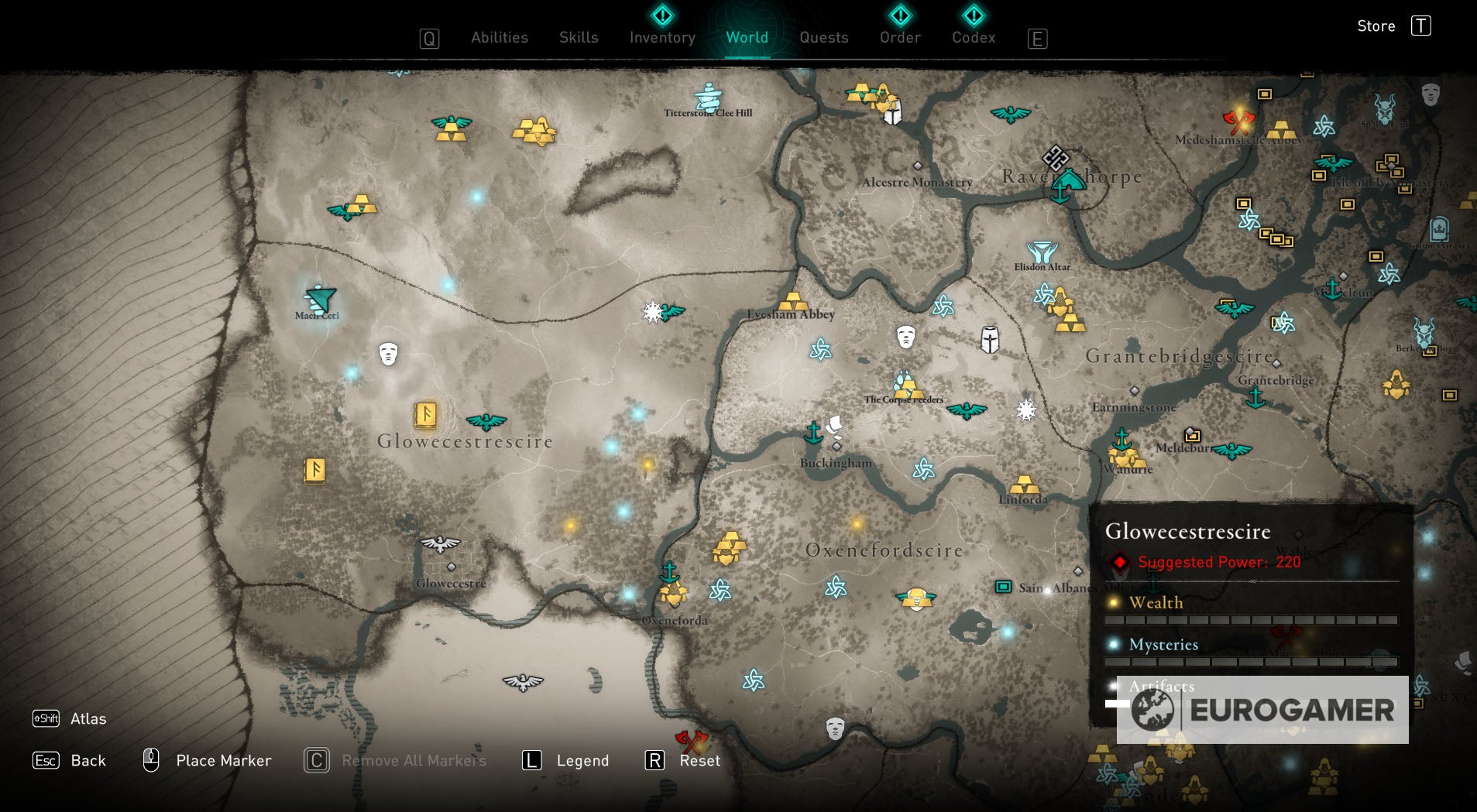Screen dimensions: 1477x812
Task: Open the map Legend
Action: pos(582,760)
